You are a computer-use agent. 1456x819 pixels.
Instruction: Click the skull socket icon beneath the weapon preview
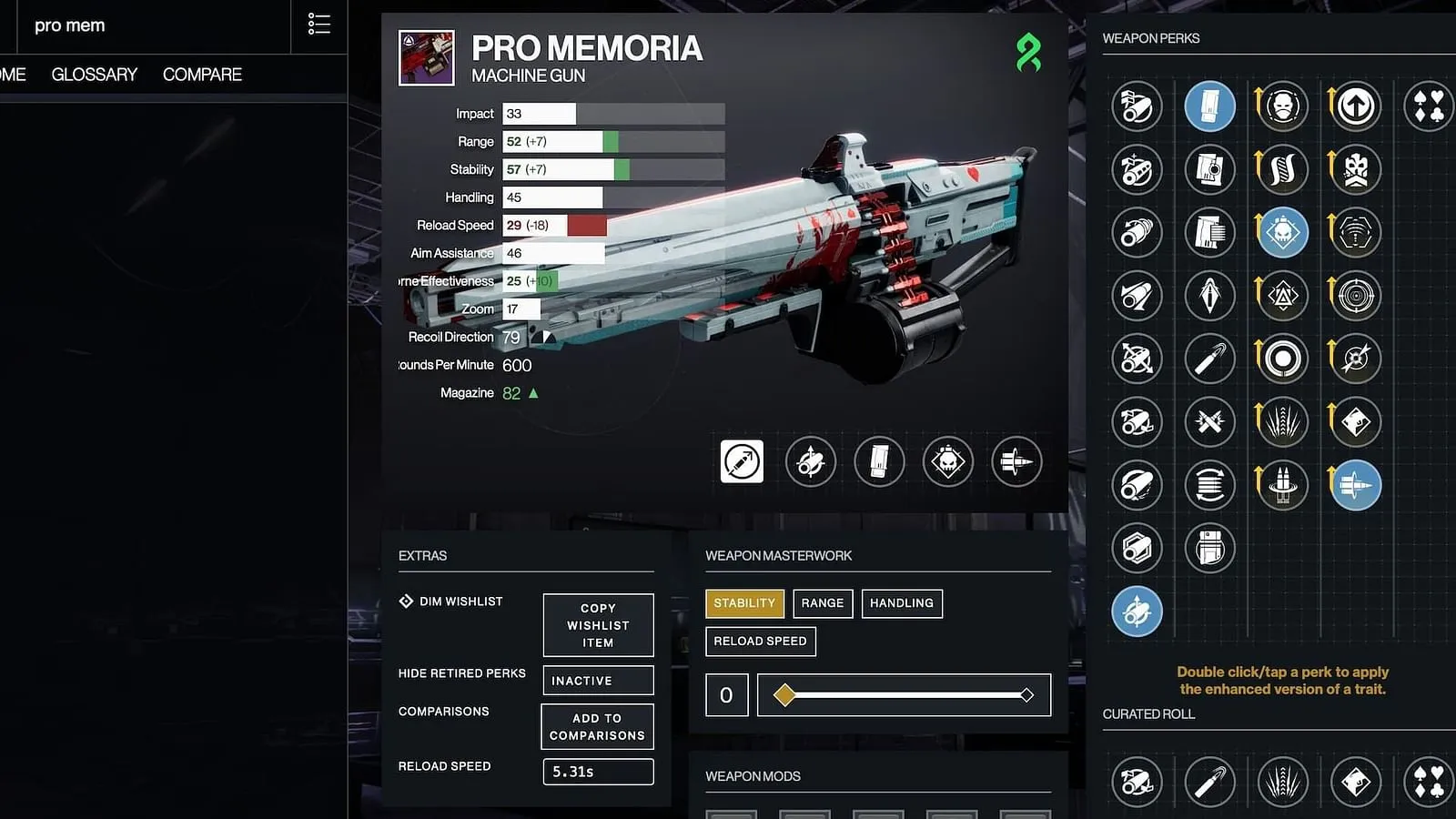click(948, 461)
